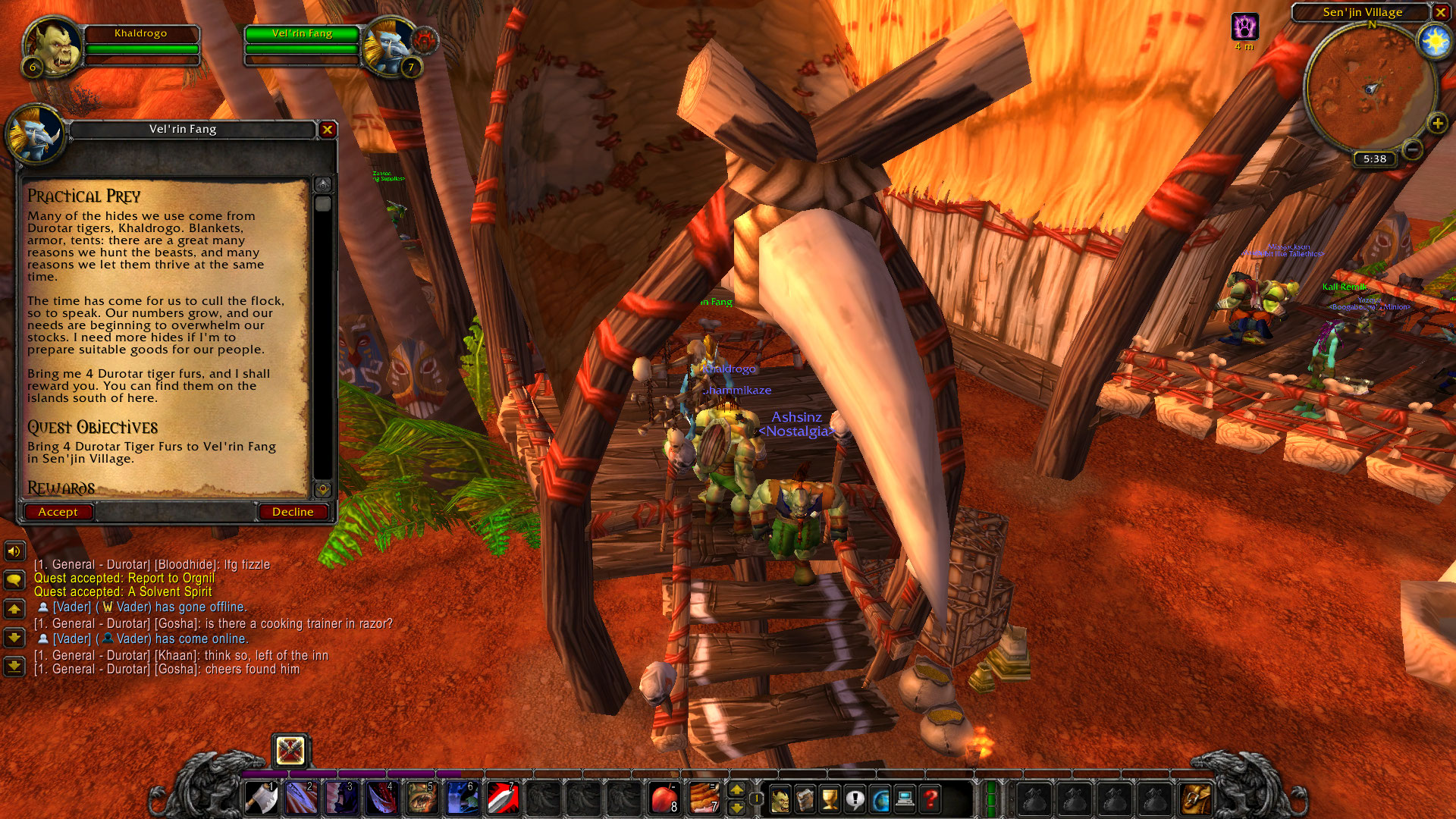Screen dimensions: 1456x819
Task: Use the axe ability in action slot 1
Action: tap(261, 797)
